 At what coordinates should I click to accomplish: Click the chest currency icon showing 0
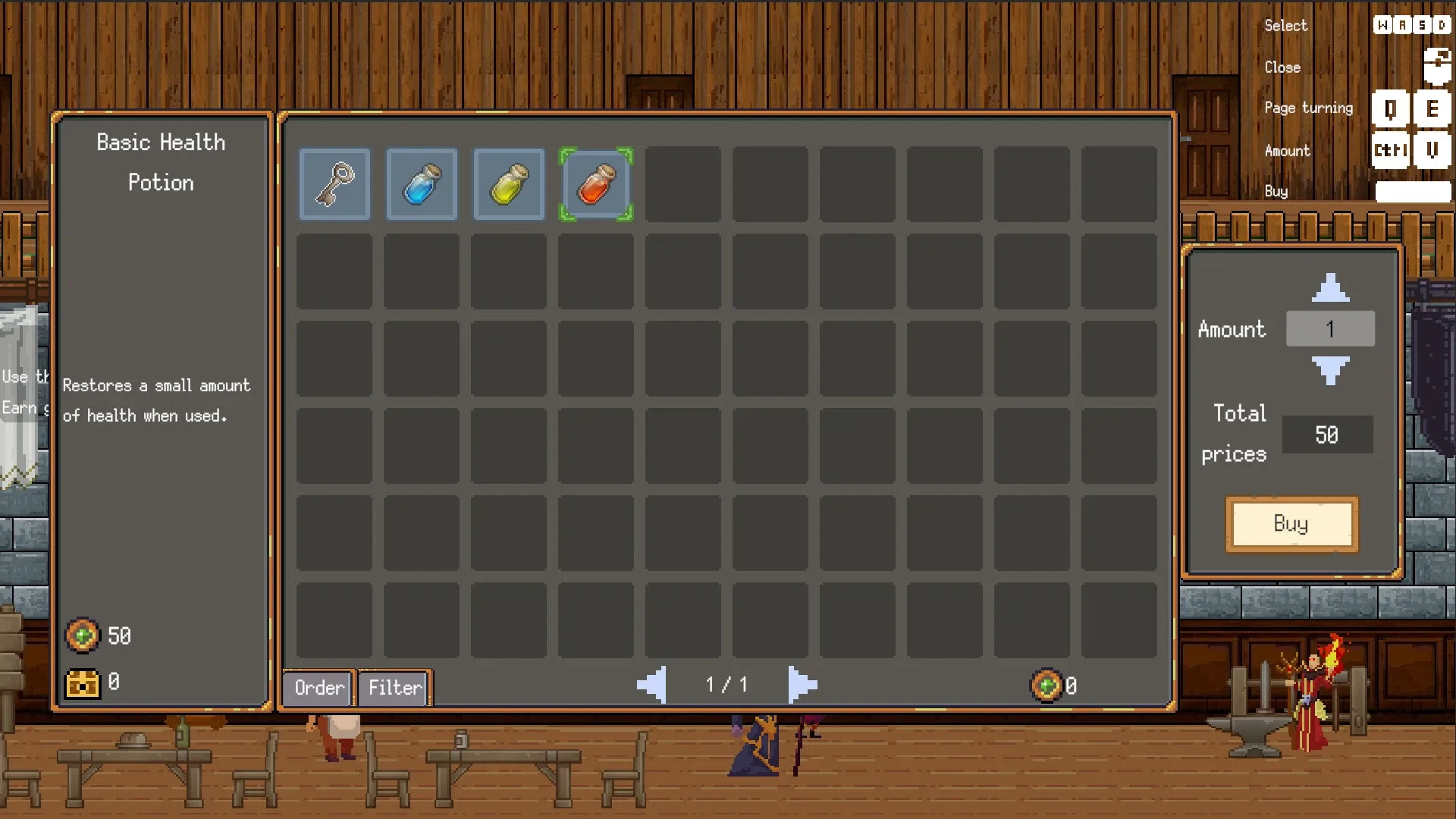[x=83, y=682]
